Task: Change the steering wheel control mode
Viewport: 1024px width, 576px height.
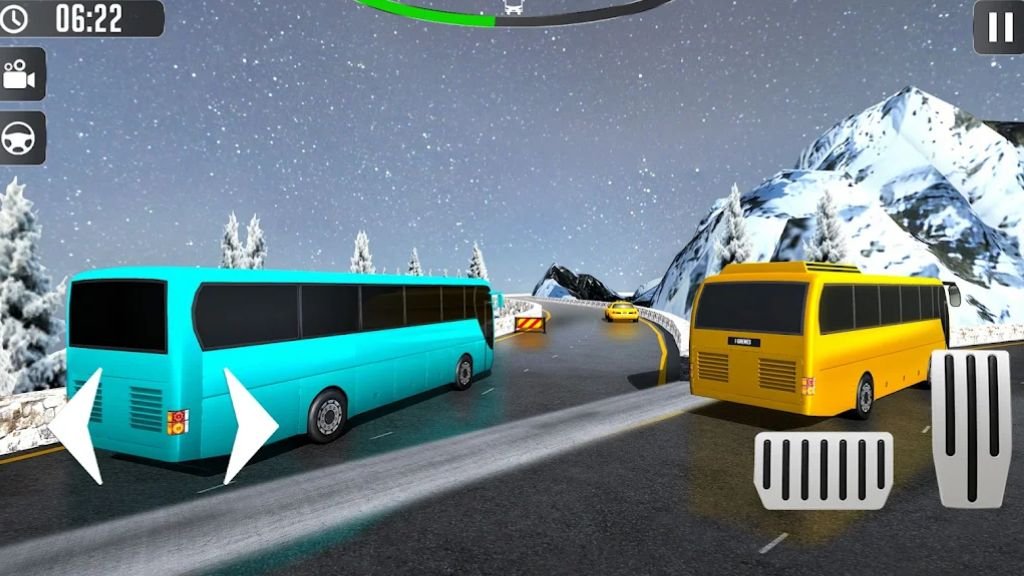Action: [x=20, y=138]
